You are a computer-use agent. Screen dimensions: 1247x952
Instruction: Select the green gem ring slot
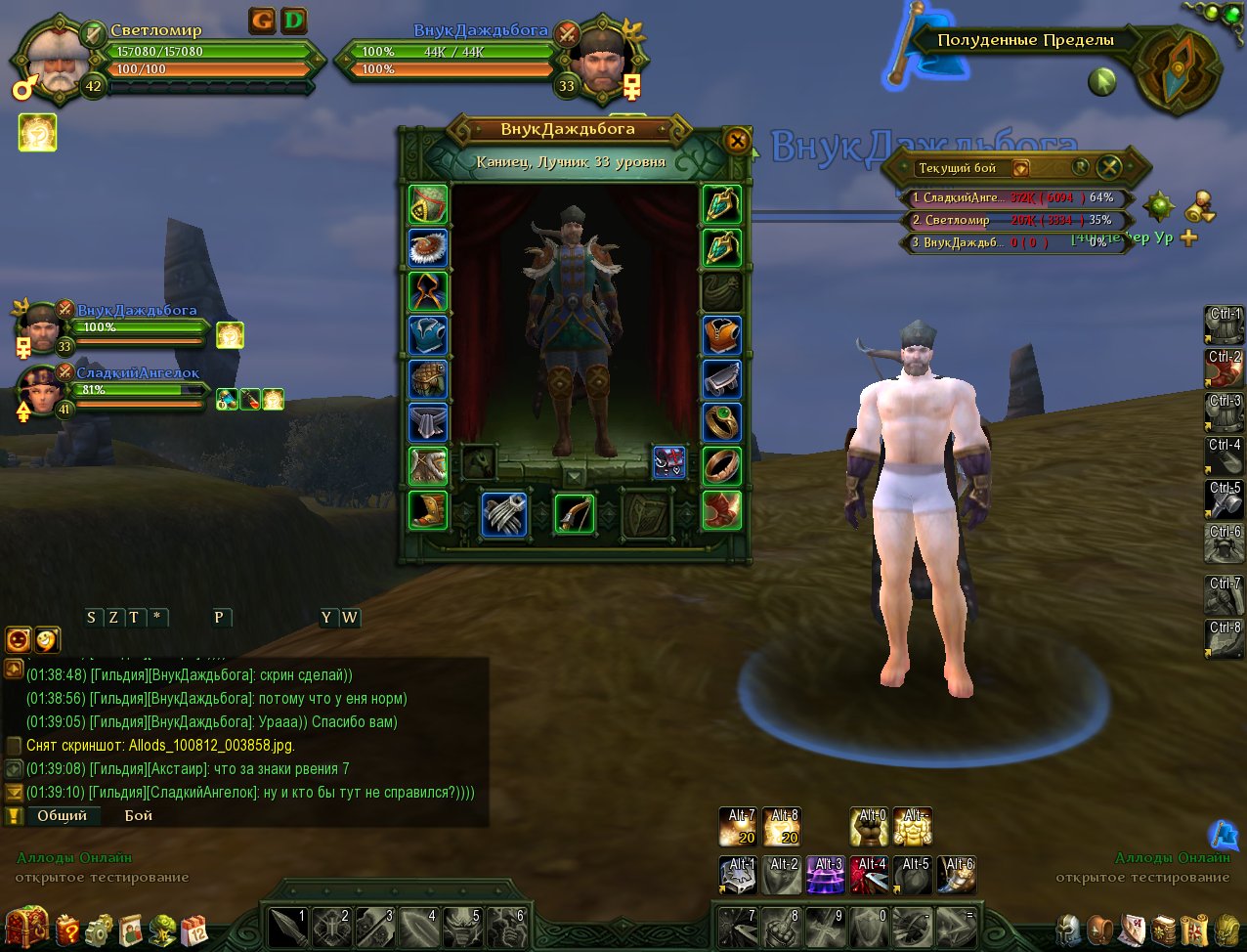pyautogui.click(x=722, y=422)
